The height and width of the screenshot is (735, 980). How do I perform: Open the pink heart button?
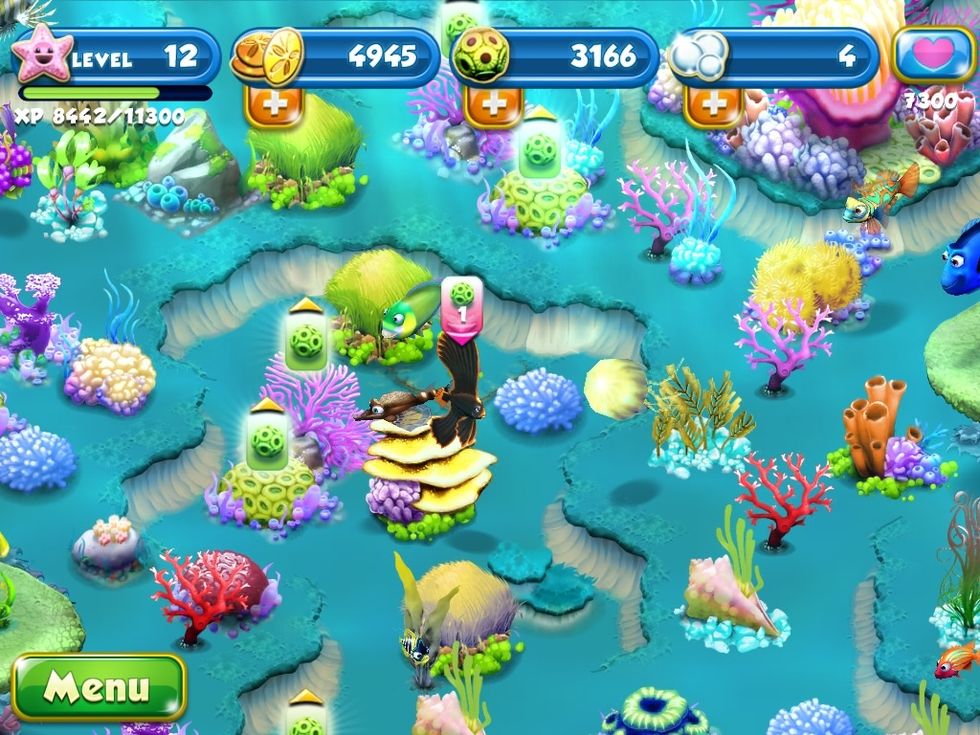934,56
